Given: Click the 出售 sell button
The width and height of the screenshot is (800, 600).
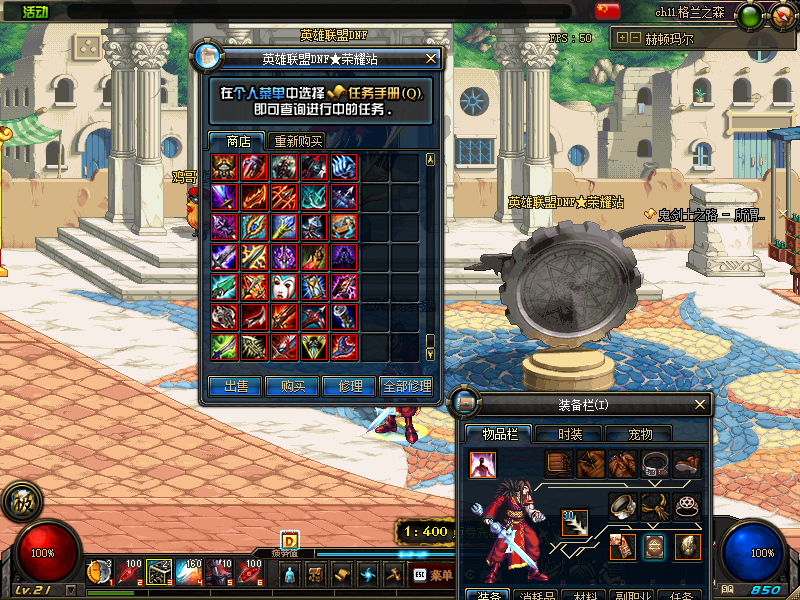Looking at the screenshot, I should (x=236, y=386).
